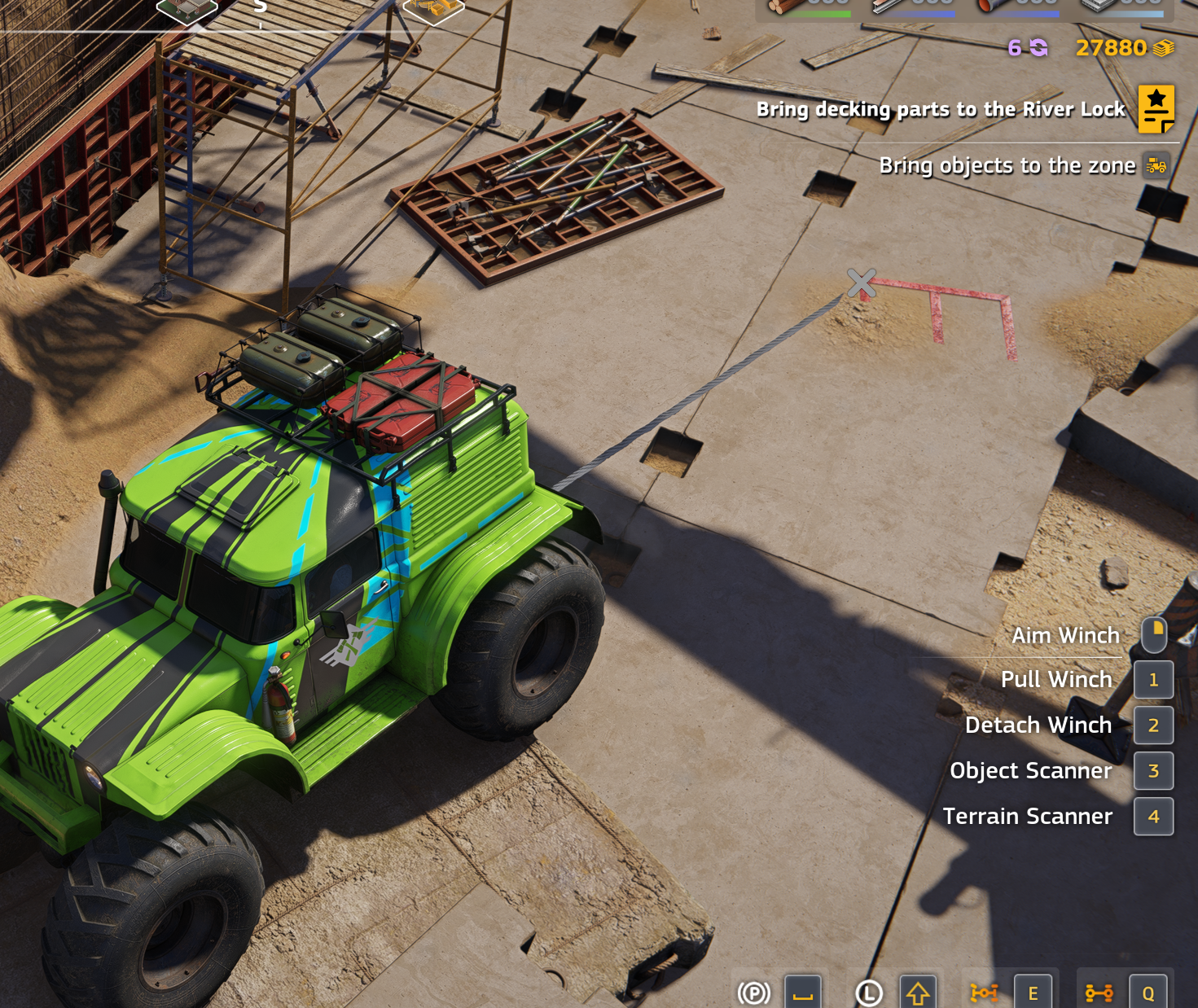
Task: Click the X winch anchor marker on the ground
Action: 862,283
